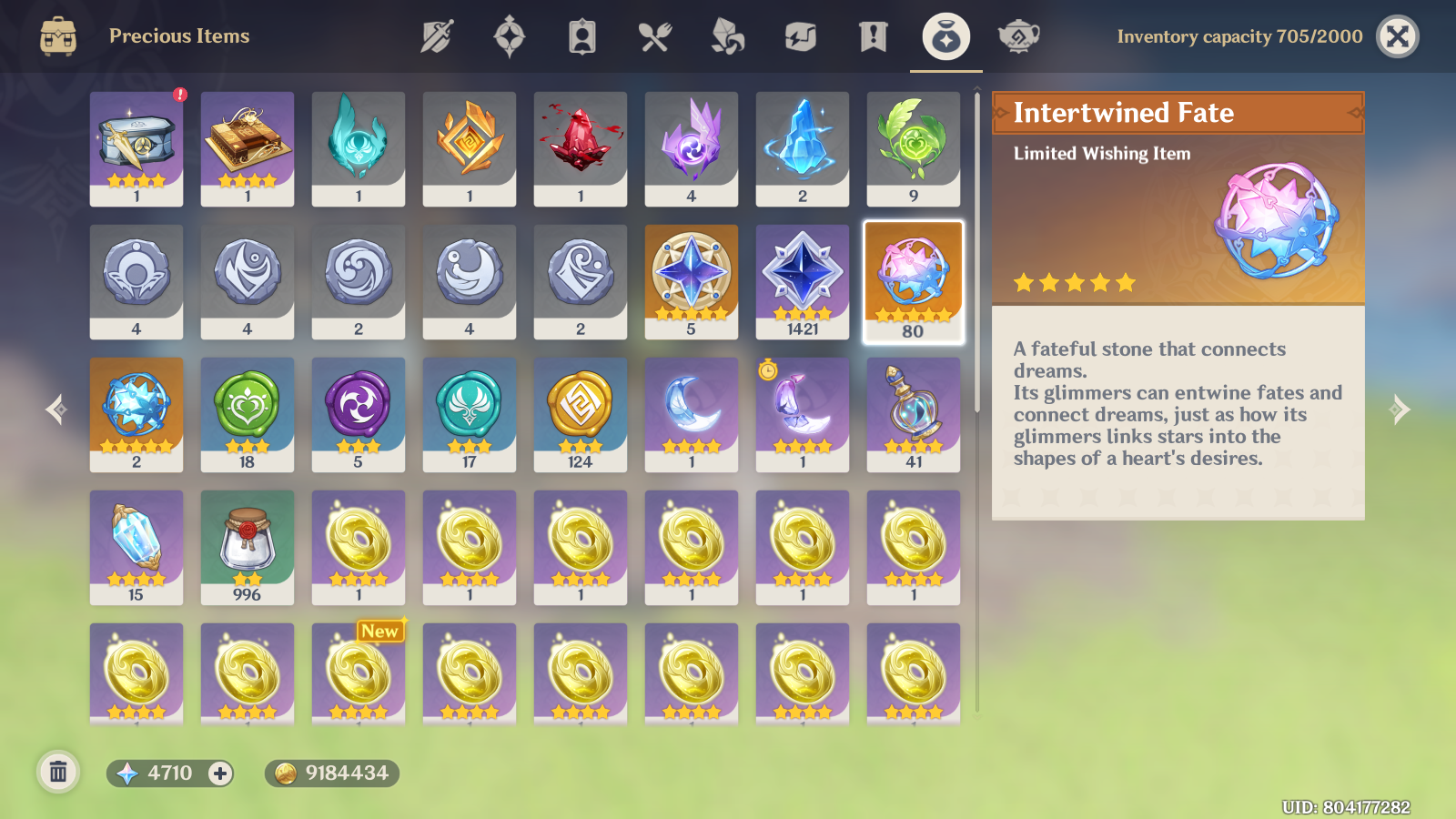Select the Artifacts category icon
This screenshot has width=1456, height=819.
point(509,36)
